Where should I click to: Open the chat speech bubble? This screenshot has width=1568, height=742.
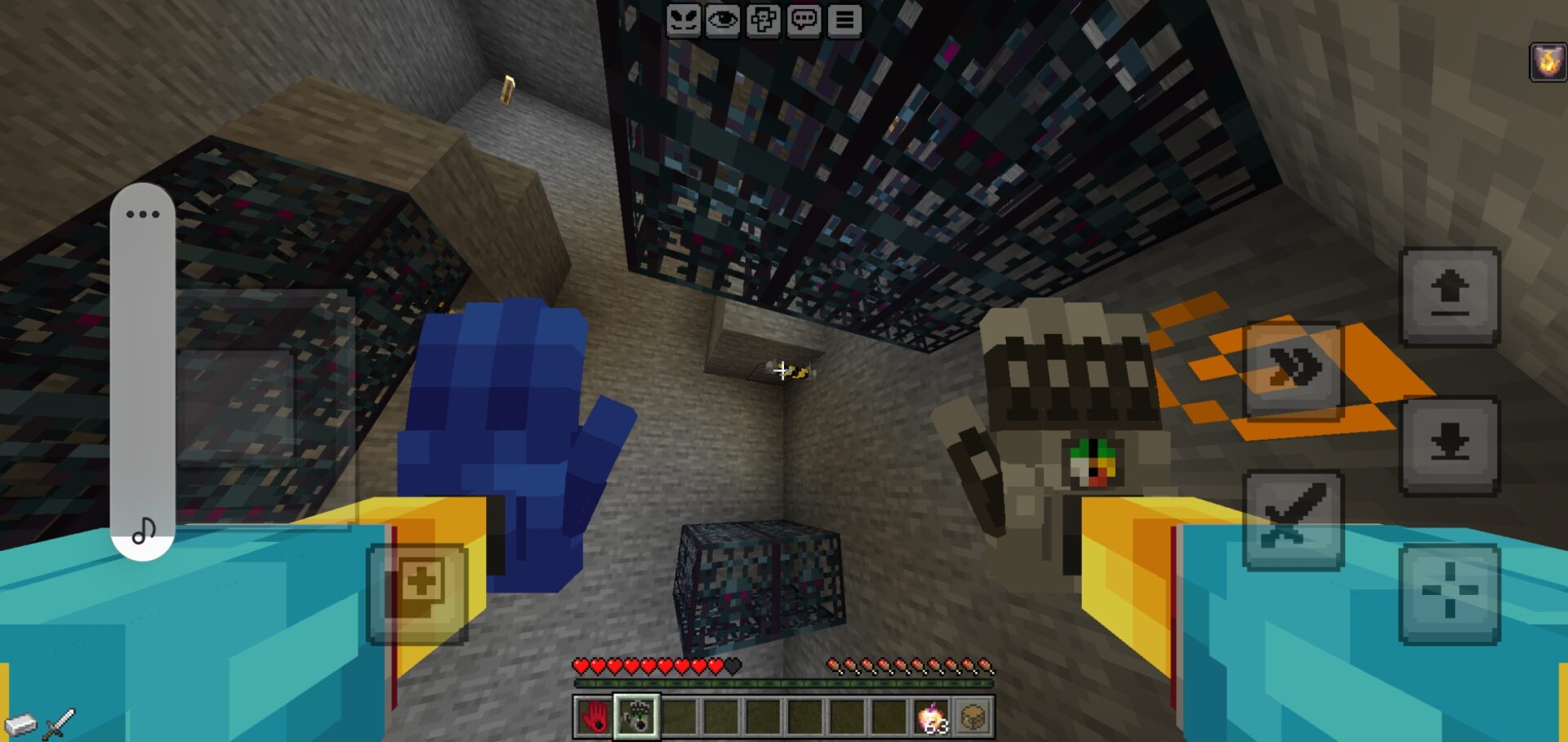804,20
